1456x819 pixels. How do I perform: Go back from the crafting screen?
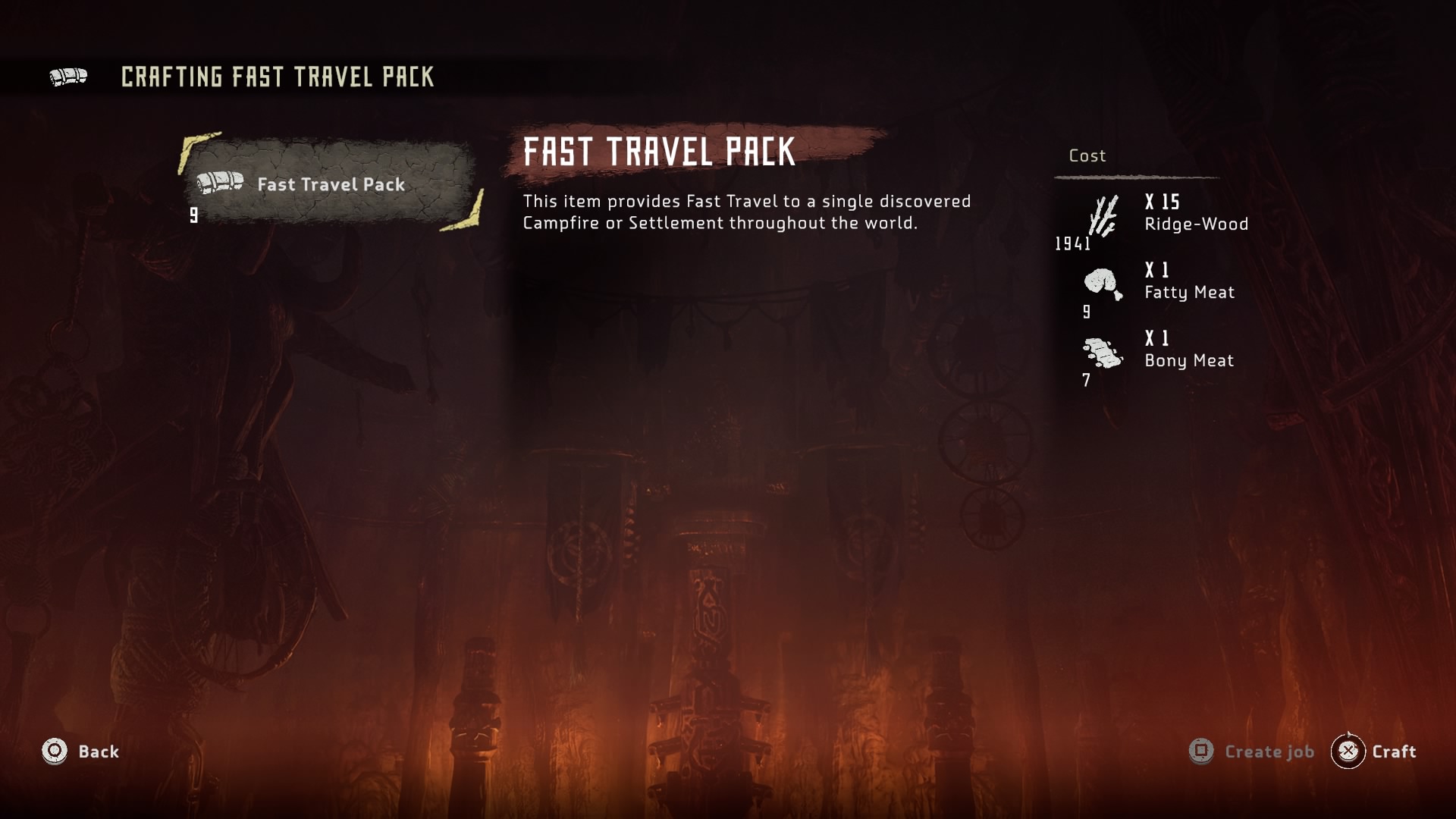tap(81, 752)
